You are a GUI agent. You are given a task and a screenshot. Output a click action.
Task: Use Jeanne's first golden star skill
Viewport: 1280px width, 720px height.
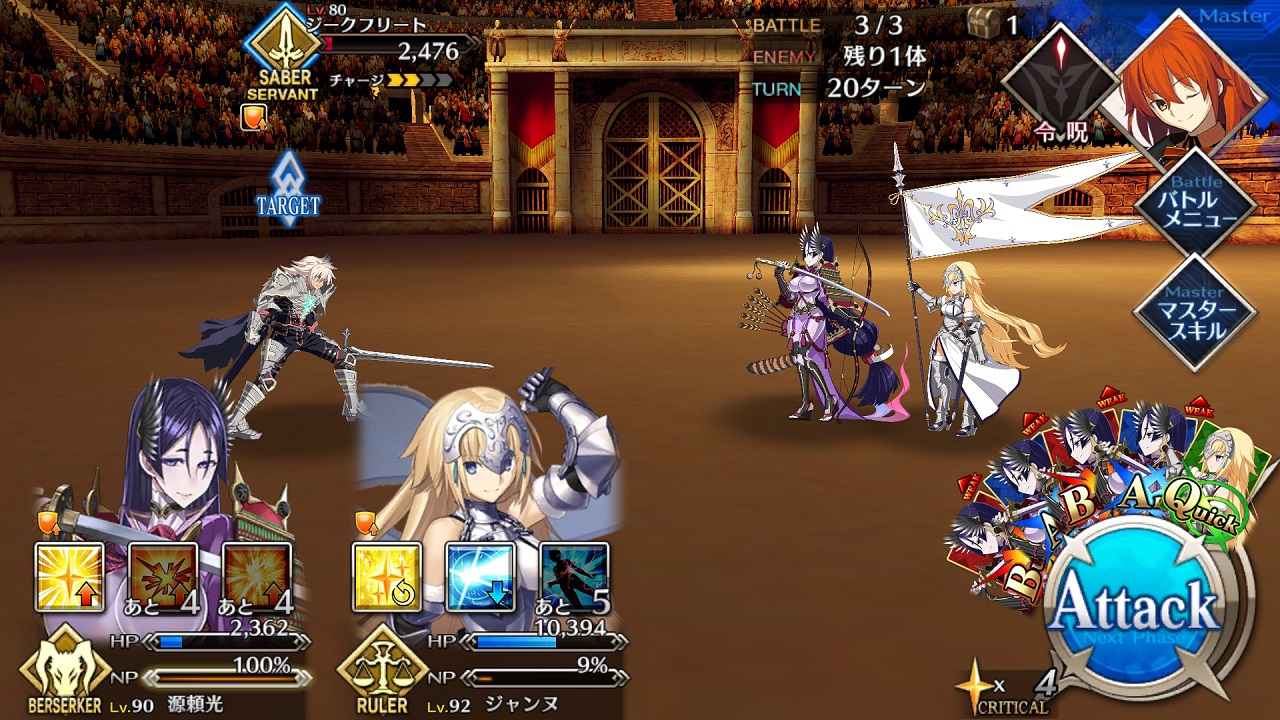click(387, 577)
